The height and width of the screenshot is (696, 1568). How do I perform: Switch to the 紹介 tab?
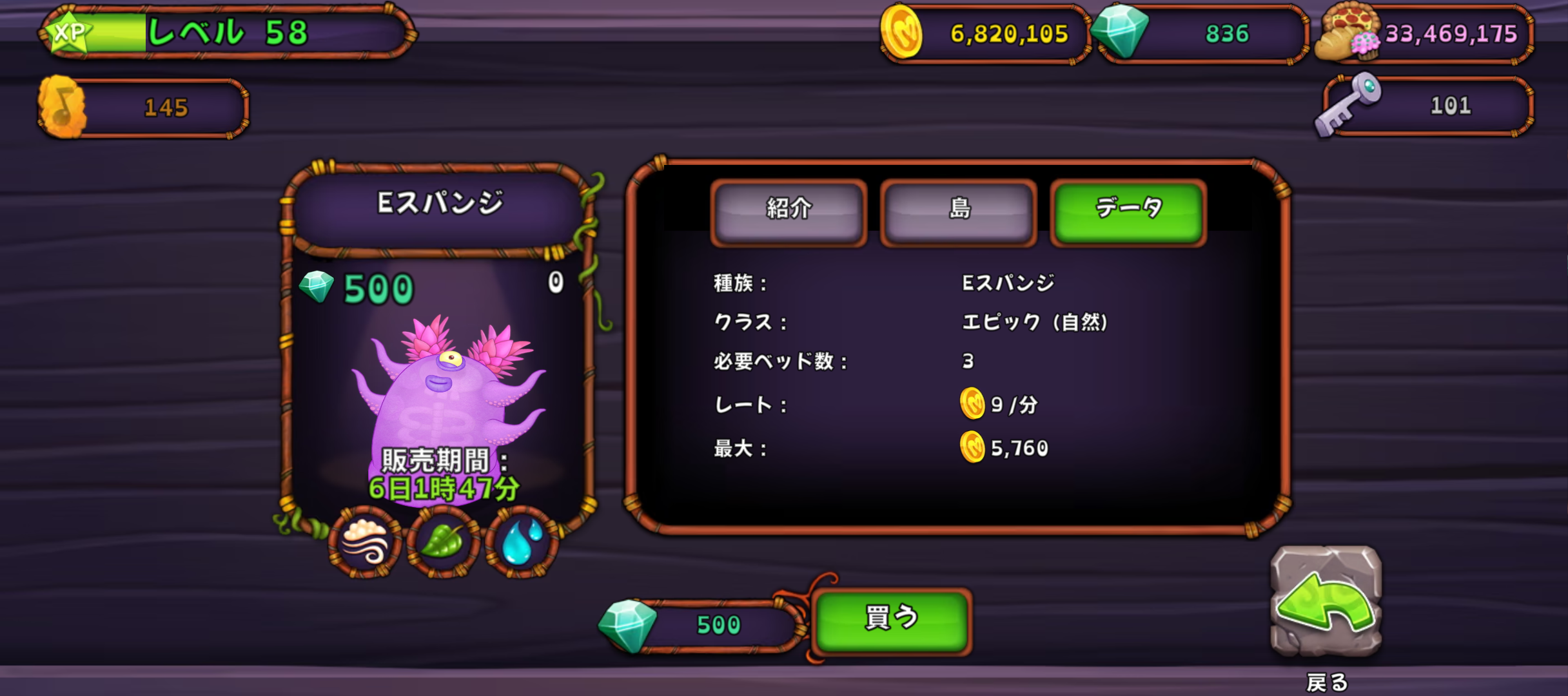(x=789, y=211)
